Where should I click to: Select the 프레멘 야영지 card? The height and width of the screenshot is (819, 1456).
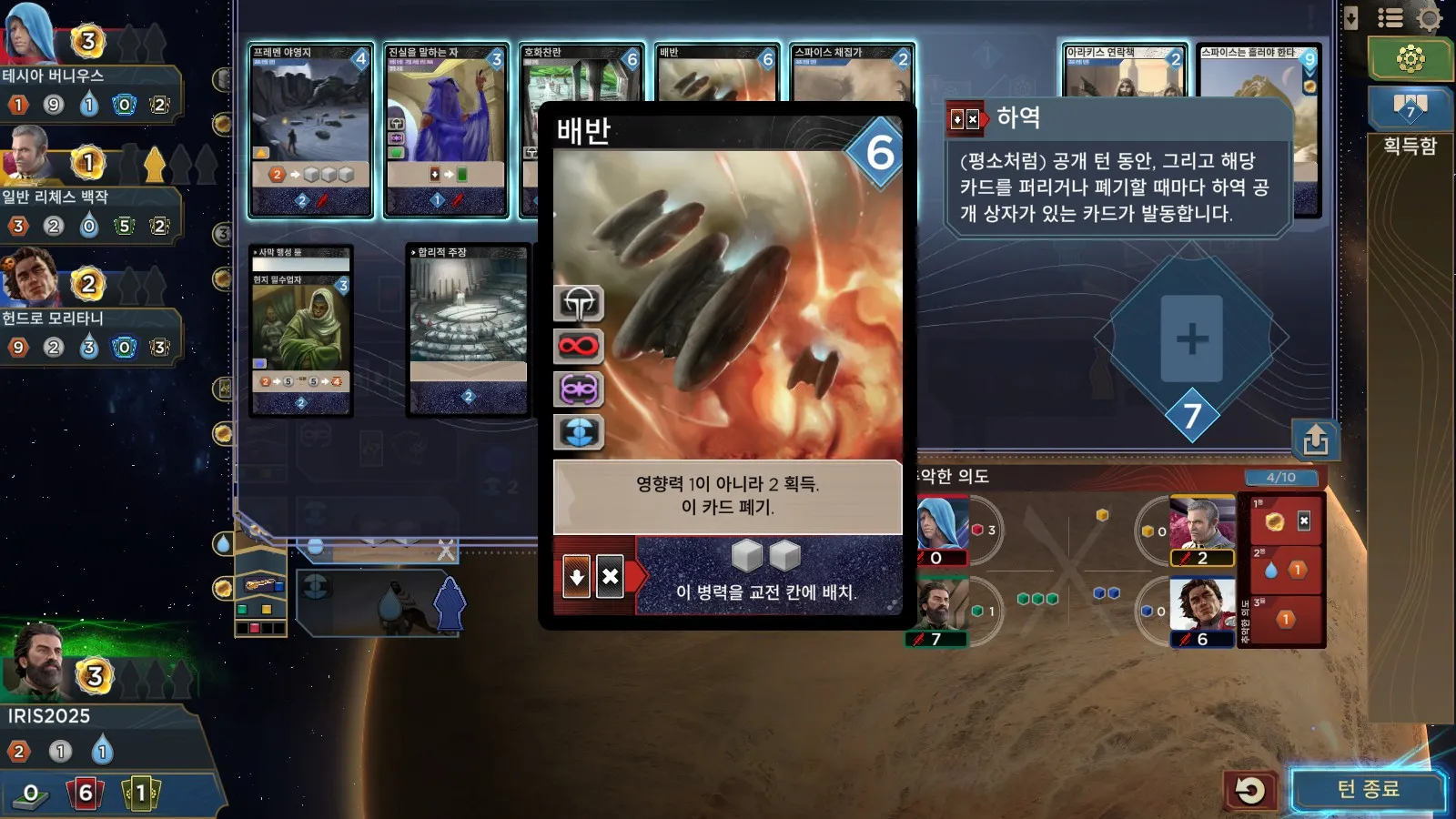(x=310, y=129)
